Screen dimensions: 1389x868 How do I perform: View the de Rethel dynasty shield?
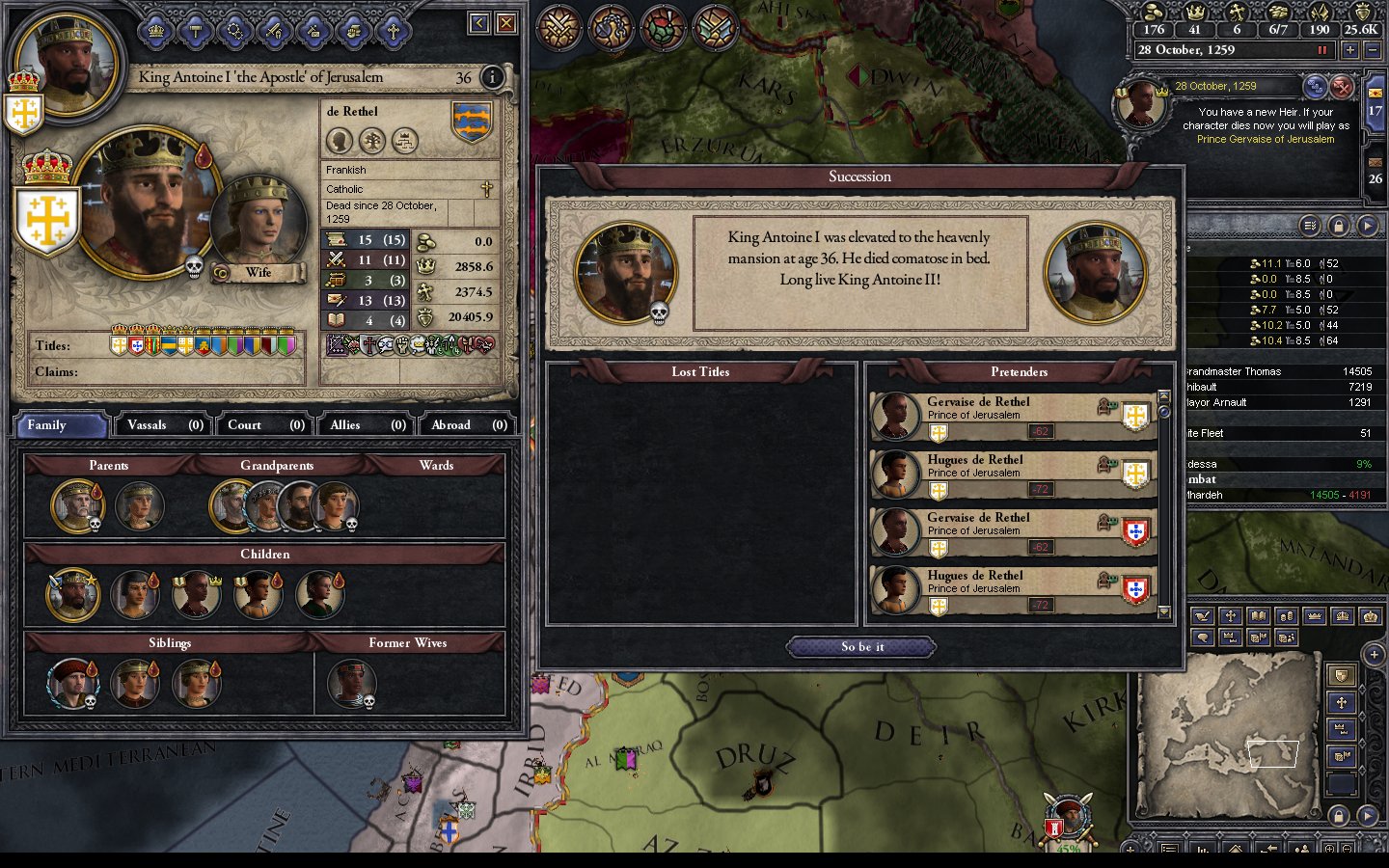[x=472, y=122]
